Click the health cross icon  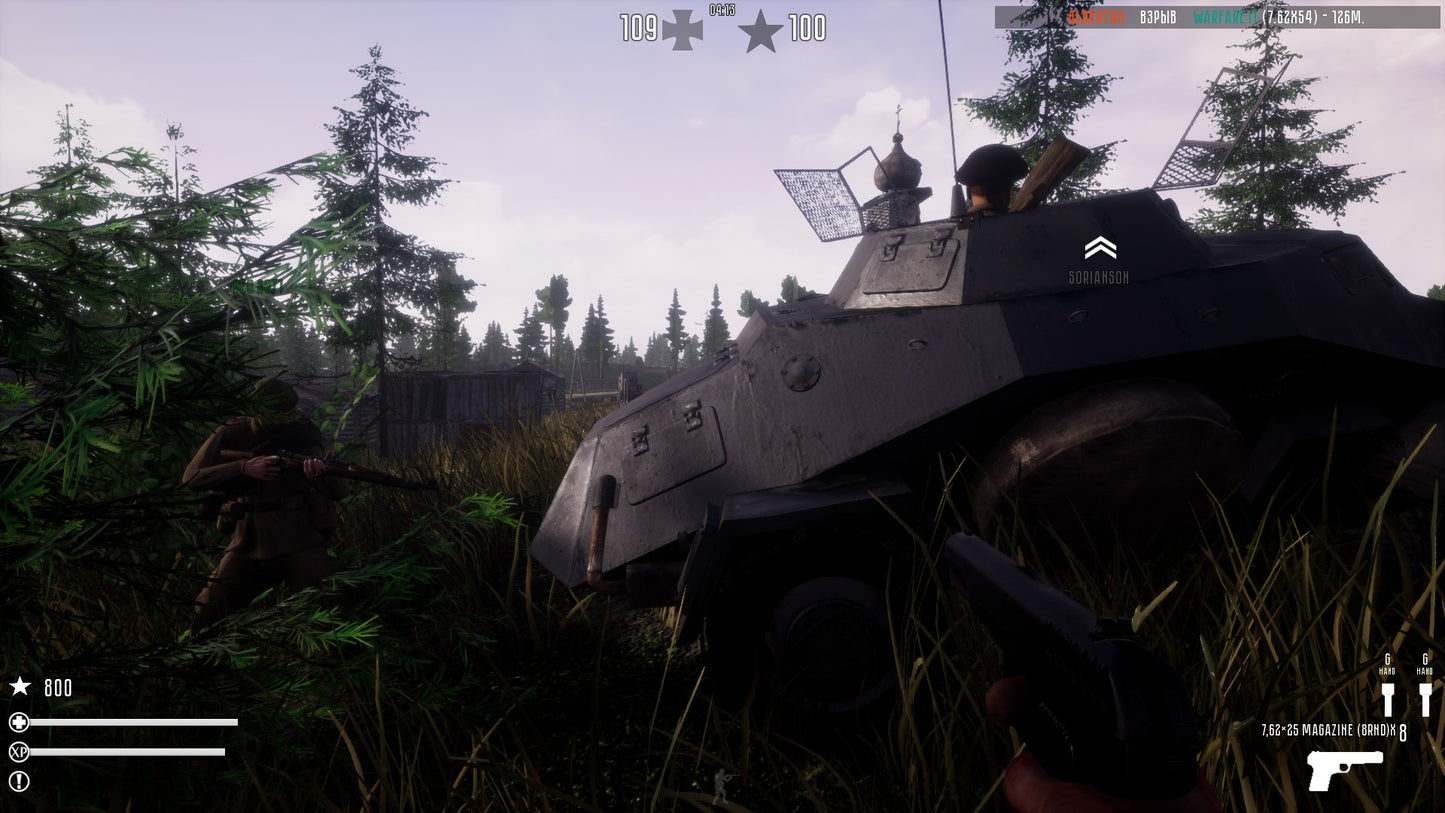(19, 723)
